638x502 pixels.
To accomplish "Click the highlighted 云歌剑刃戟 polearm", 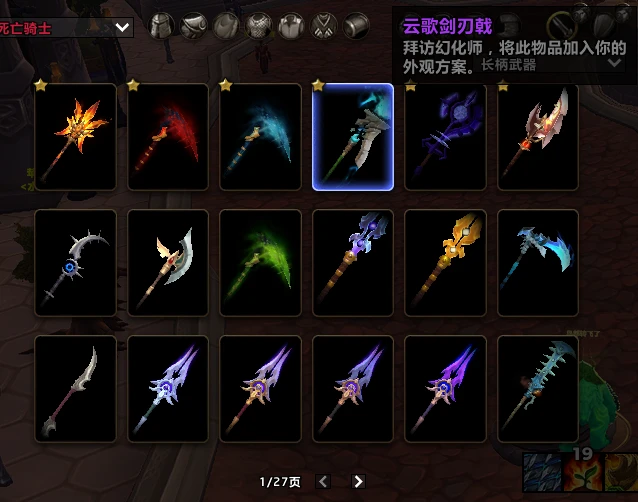I will (353, 137).
